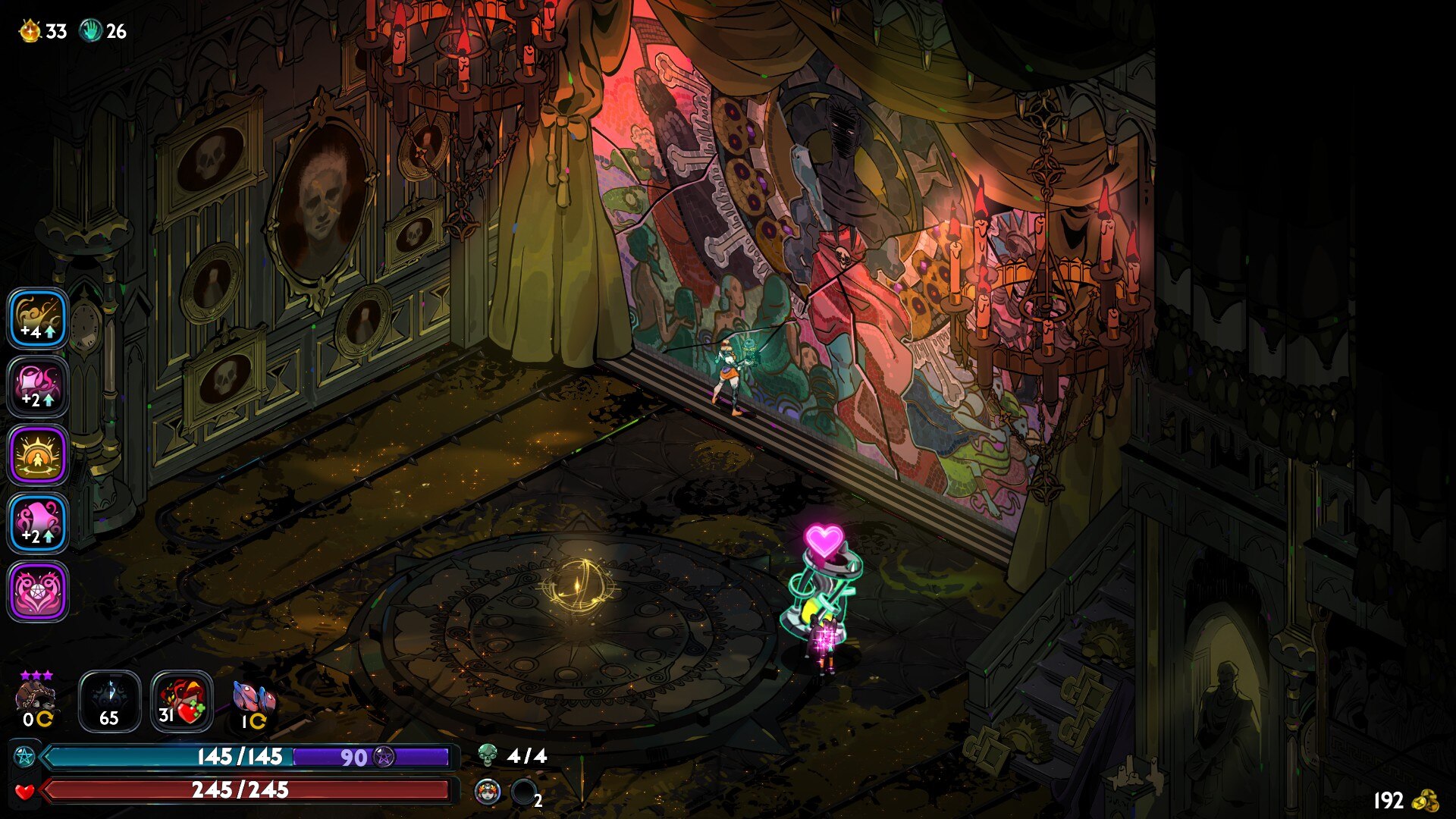1456x819 pixels.
Task: Select the dark empty orb slot
Action: coord(523,792)
